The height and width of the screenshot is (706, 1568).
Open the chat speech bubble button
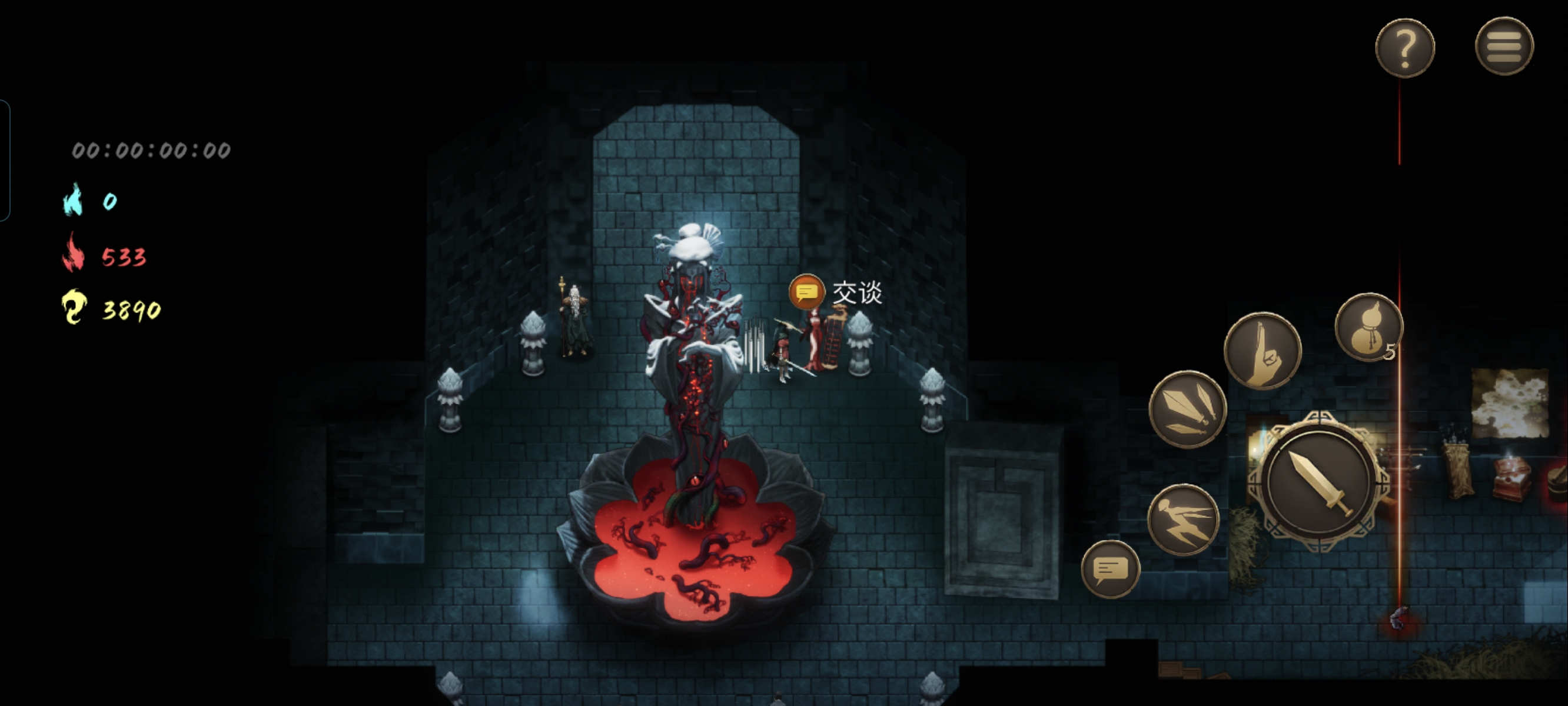1110,569
